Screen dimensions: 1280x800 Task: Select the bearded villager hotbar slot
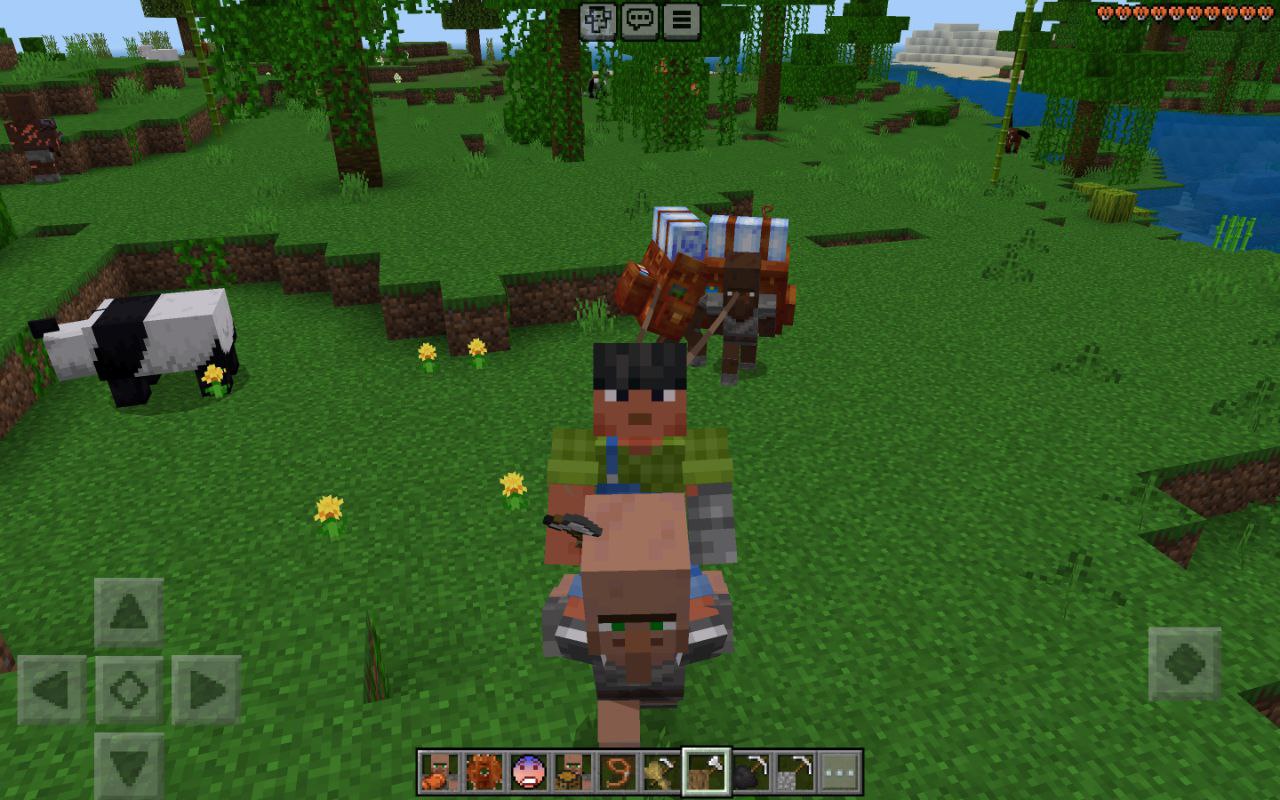(x=573, y=772)
